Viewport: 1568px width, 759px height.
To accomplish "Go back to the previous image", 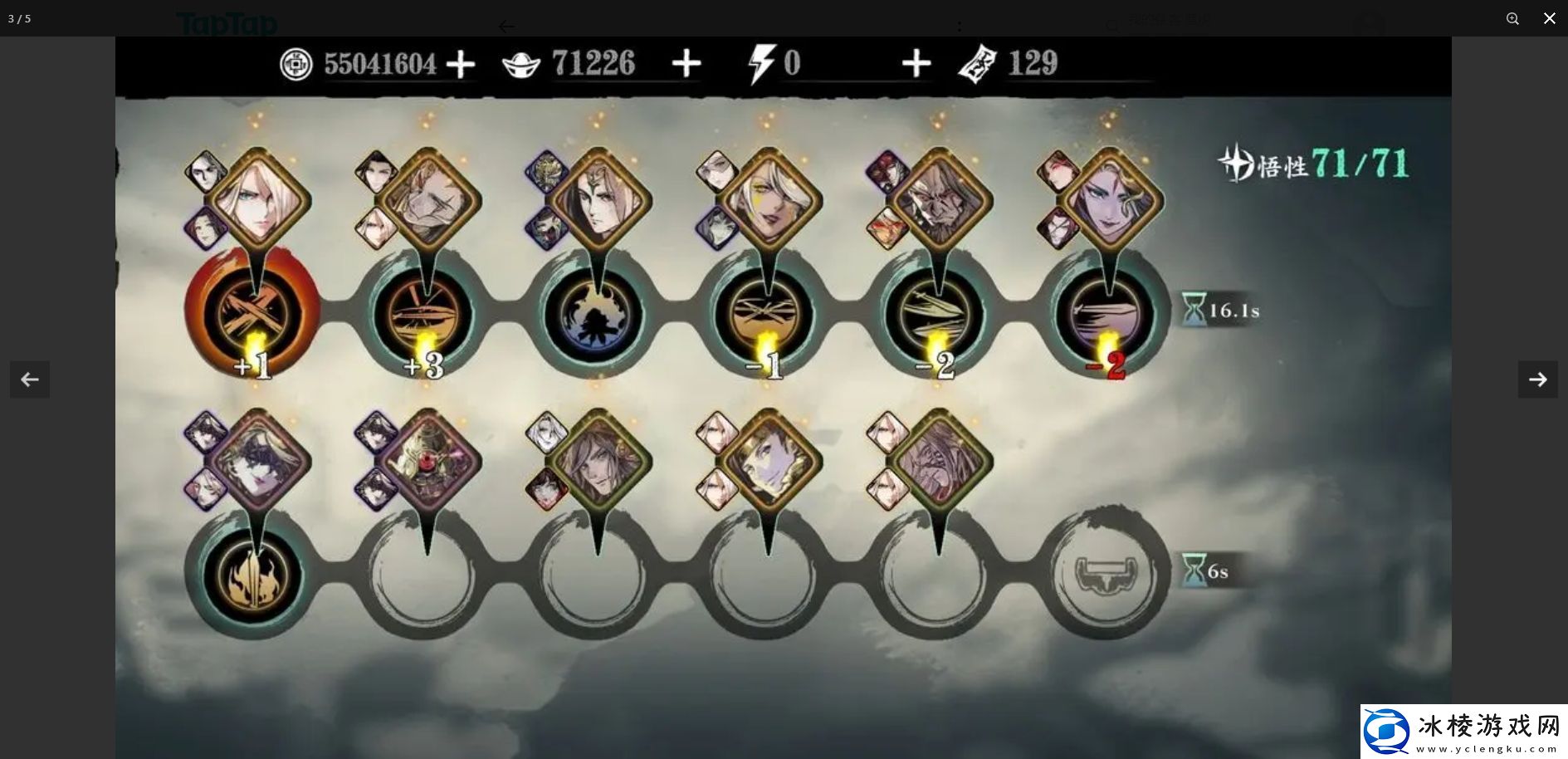I will pos(30,379).
